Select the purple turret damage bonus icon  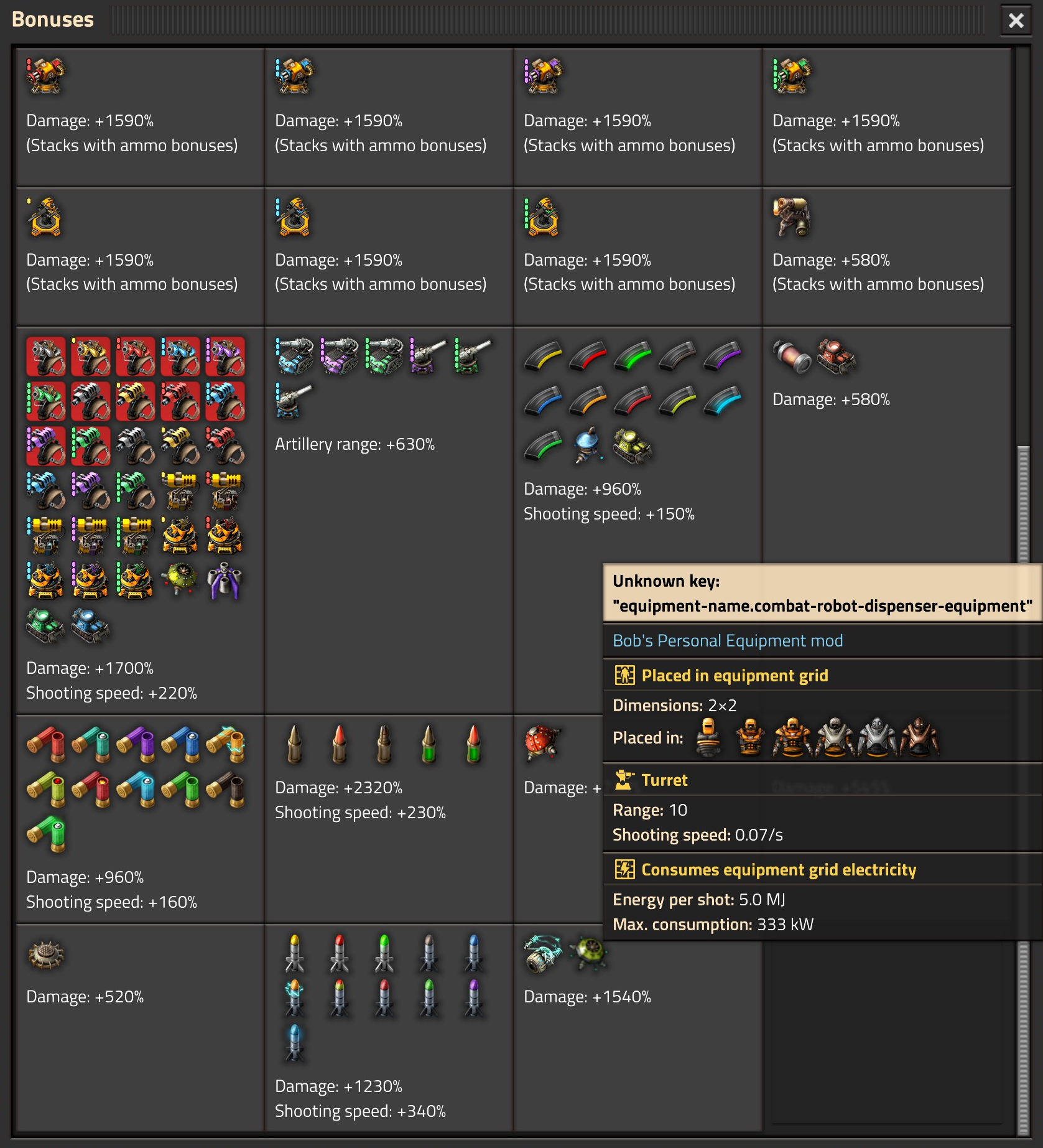coord(541,76)
